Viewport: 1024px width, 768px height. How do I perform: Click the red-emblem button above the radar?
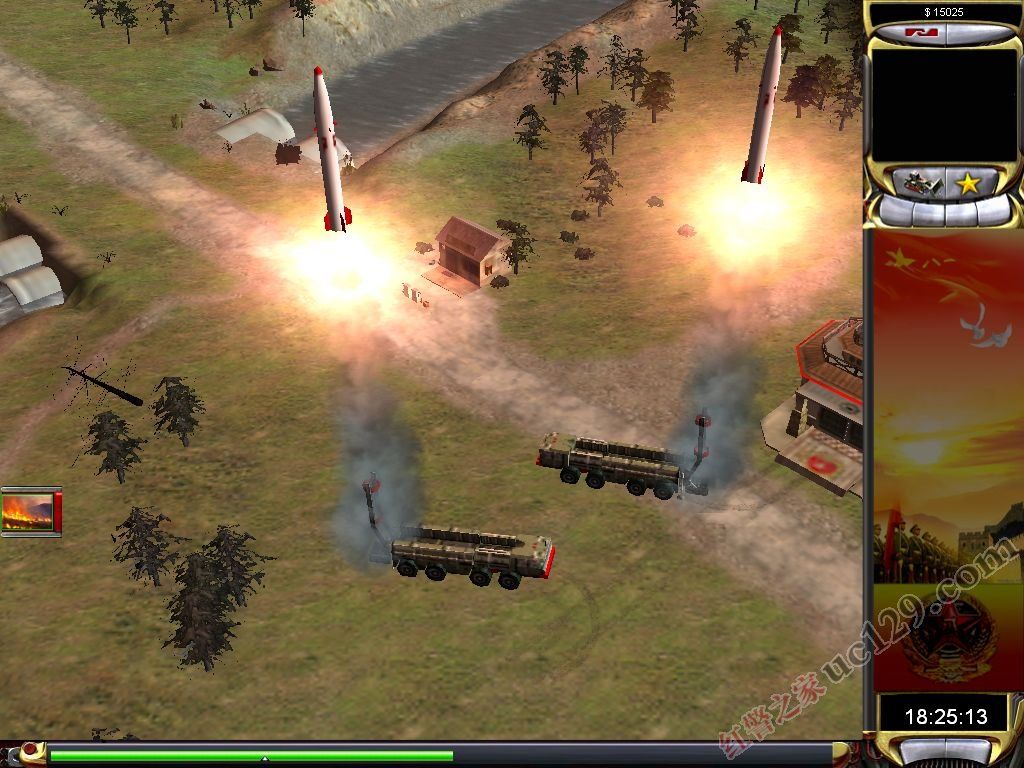[x=918, y=33]
